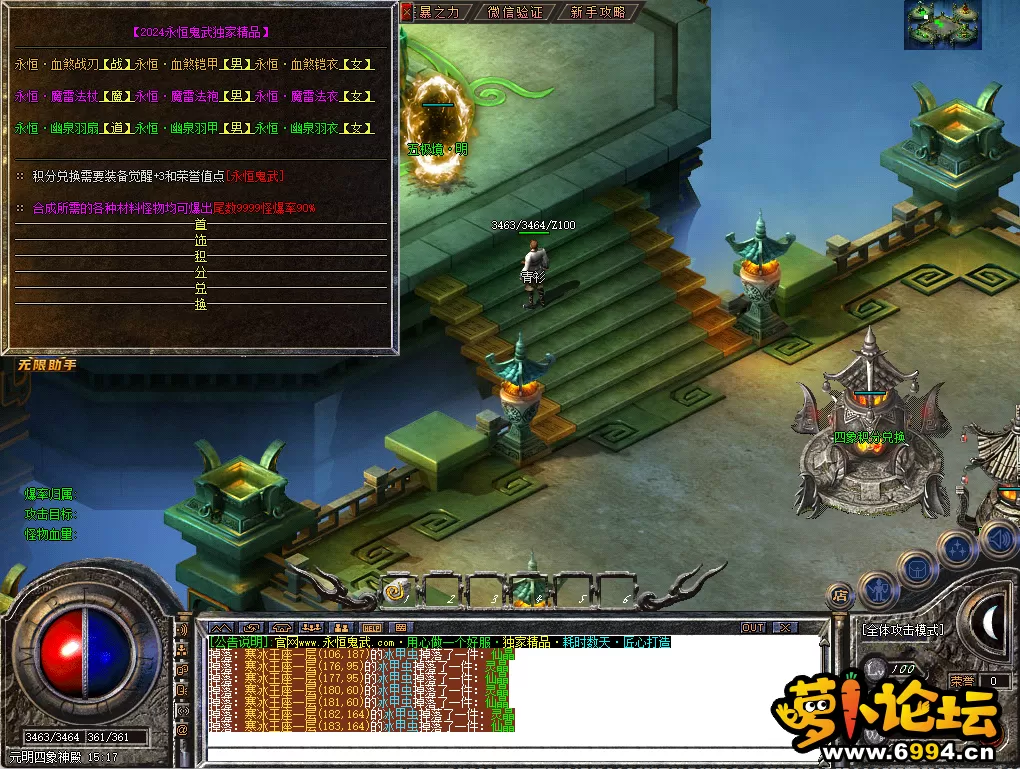Open the 新手攻略 guide tab
The width and height of the screenshot is (1020, 769).
(x=598, y=12)
